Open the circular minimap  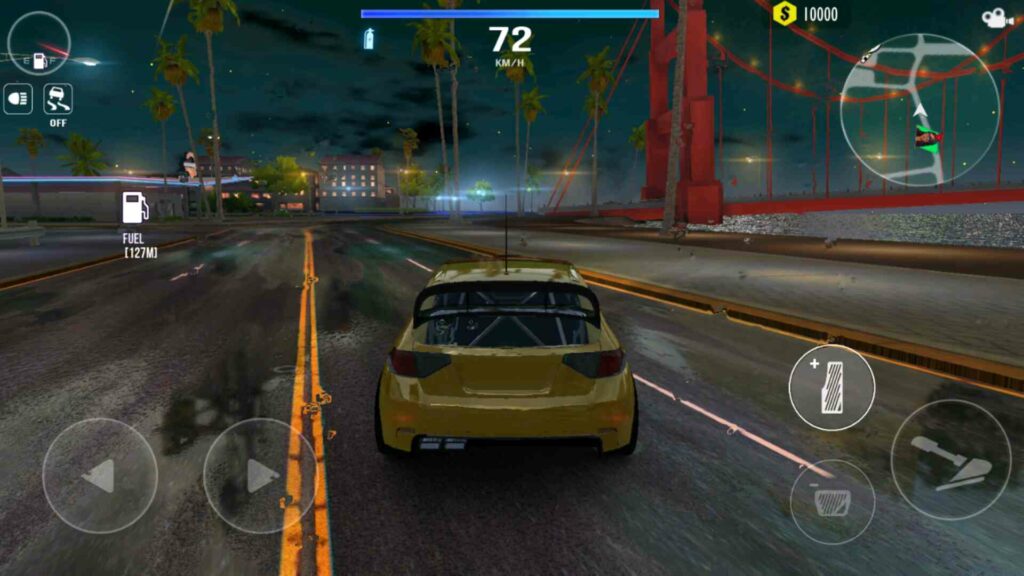919,110
